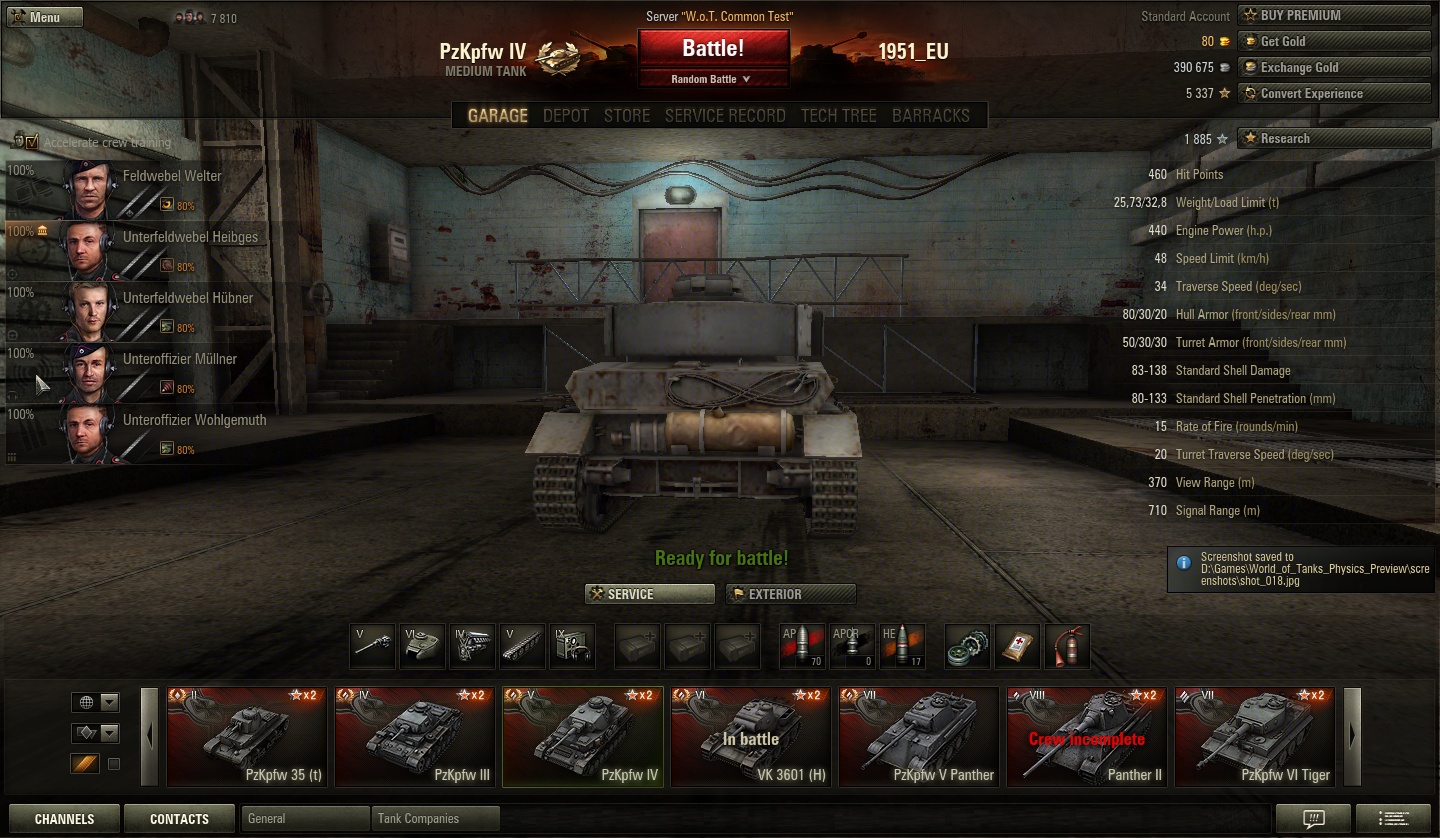Viewport: 1440px width, 838px height.
Task: Click the Buy Premium button
Action: pos(1334,15)
